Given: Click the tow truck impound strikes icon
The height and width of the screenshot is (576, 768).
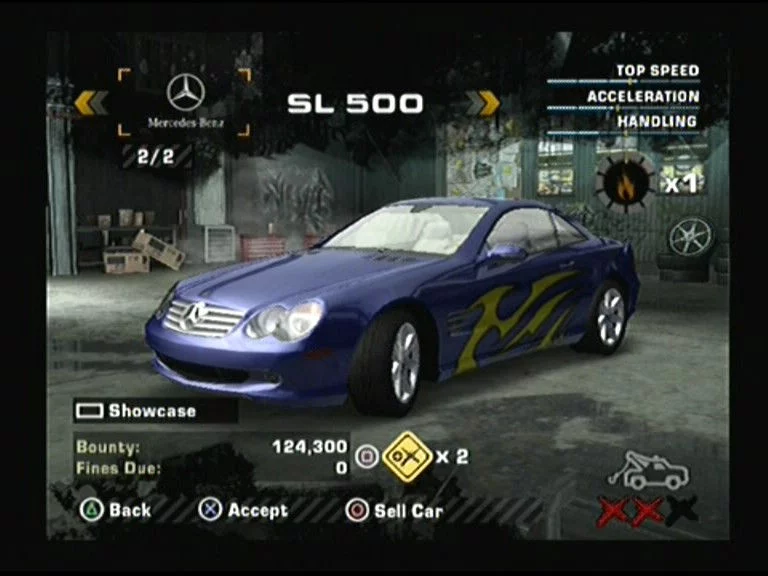Looking at the screenshot, I should 647,471.
